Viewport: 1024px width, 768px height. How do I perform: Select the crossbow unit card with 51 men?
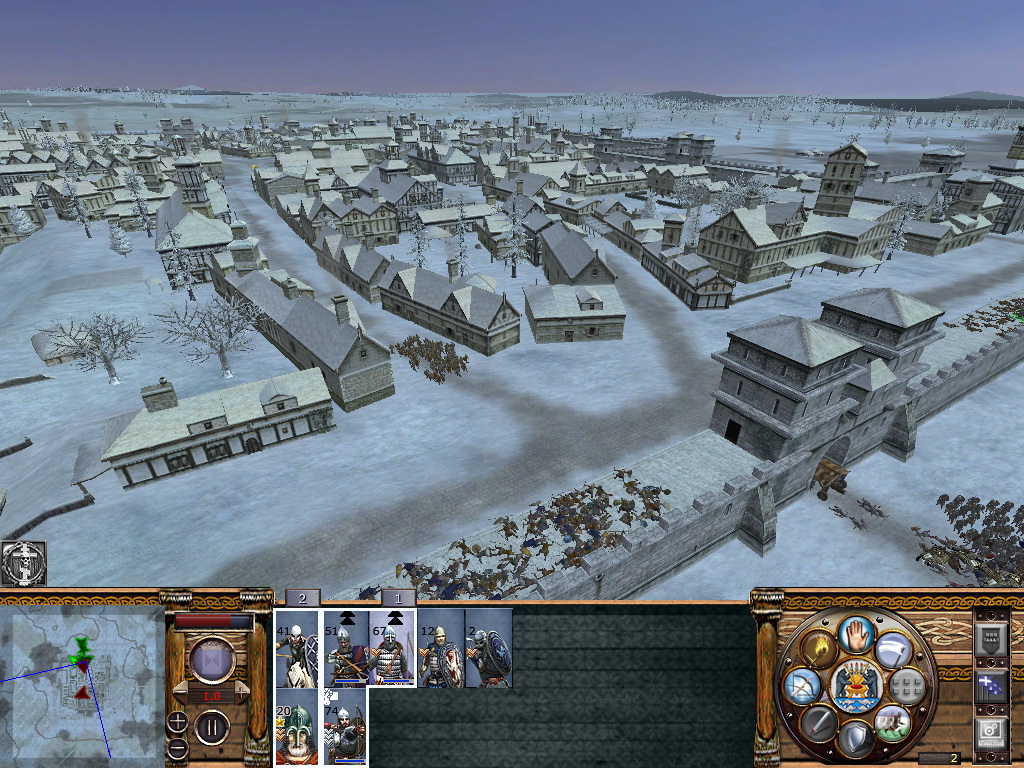[345, 648]
